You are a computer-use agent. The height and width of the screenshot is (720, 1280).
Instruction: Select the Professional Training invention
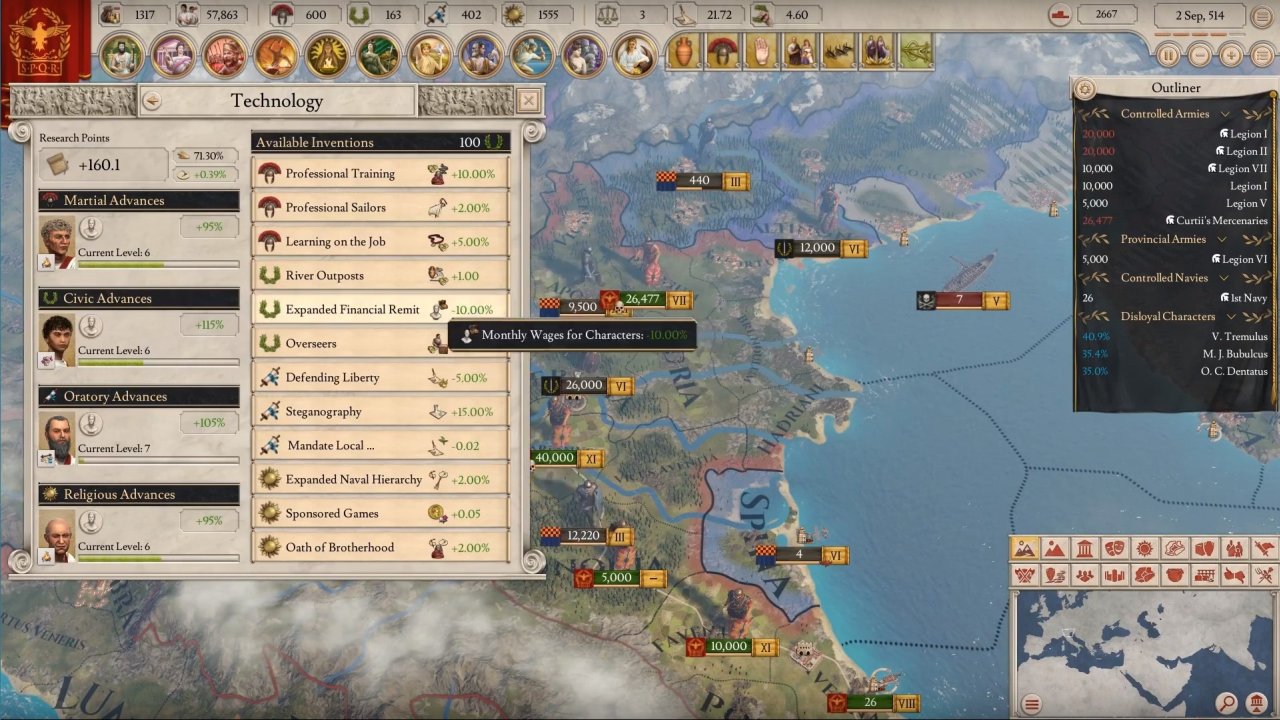coord(380,173)
